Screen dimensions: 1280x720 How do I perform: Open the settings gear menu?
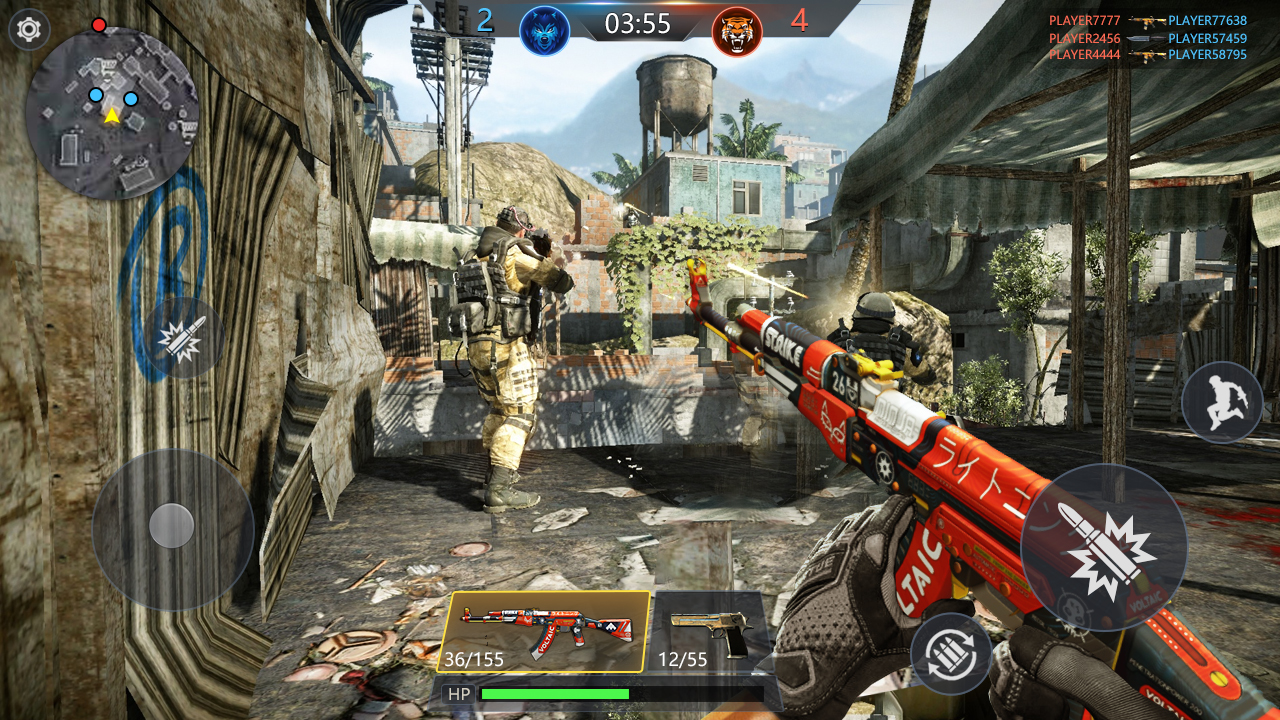tap(28, 28)
